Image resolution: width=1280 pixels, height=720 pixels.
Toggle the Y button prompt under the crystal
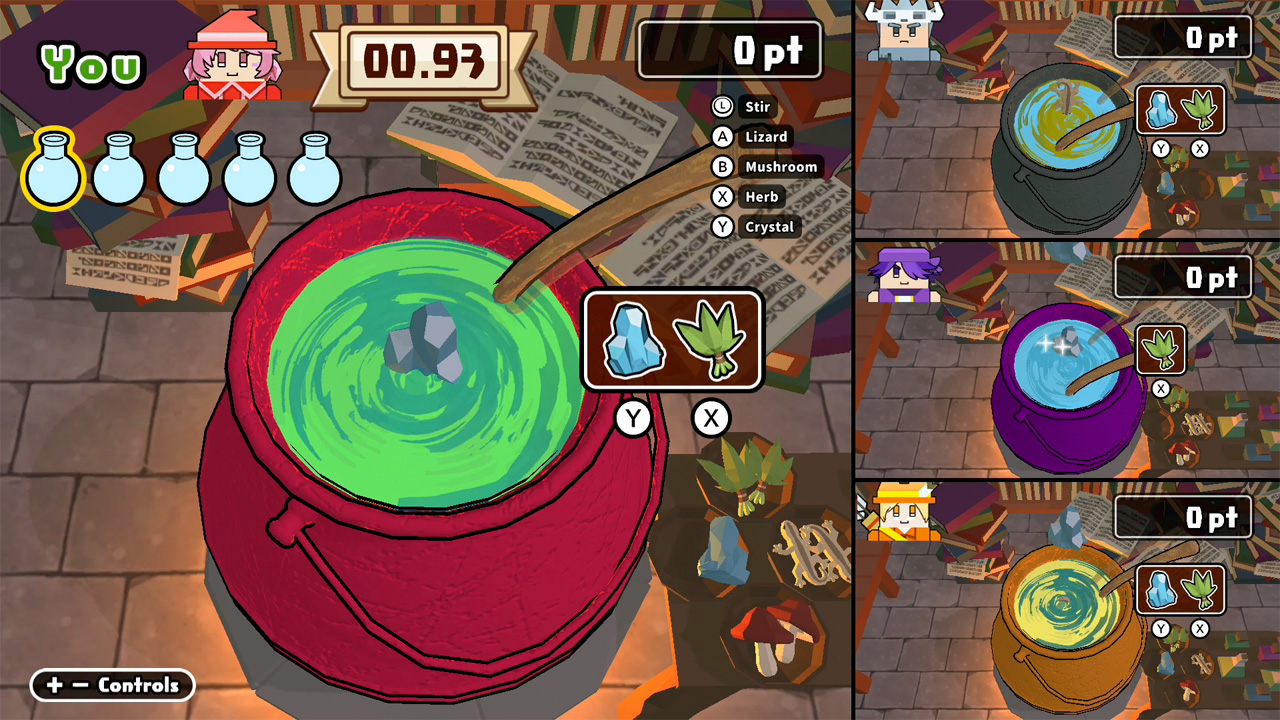click(x=634, y=419)
